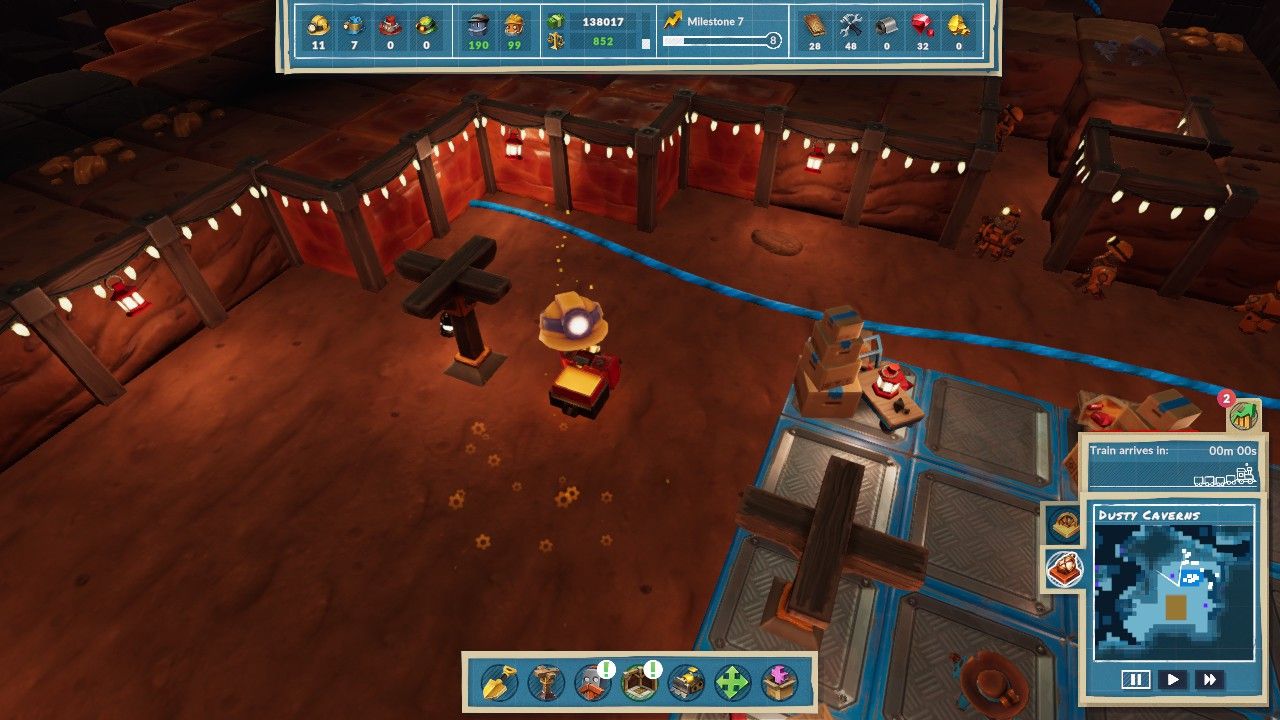This screenshot has width=1280, height=720.
Task: Open the train arrival timer panel
Action: [x=1172, y=464]
